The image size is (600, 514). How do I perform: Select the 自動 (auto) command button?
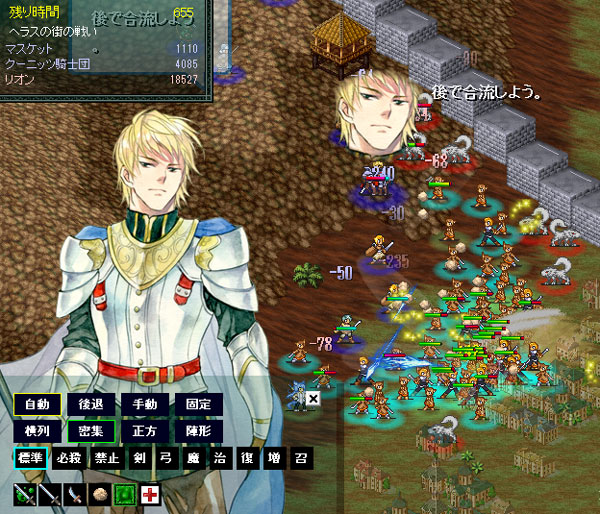point(37,405)
